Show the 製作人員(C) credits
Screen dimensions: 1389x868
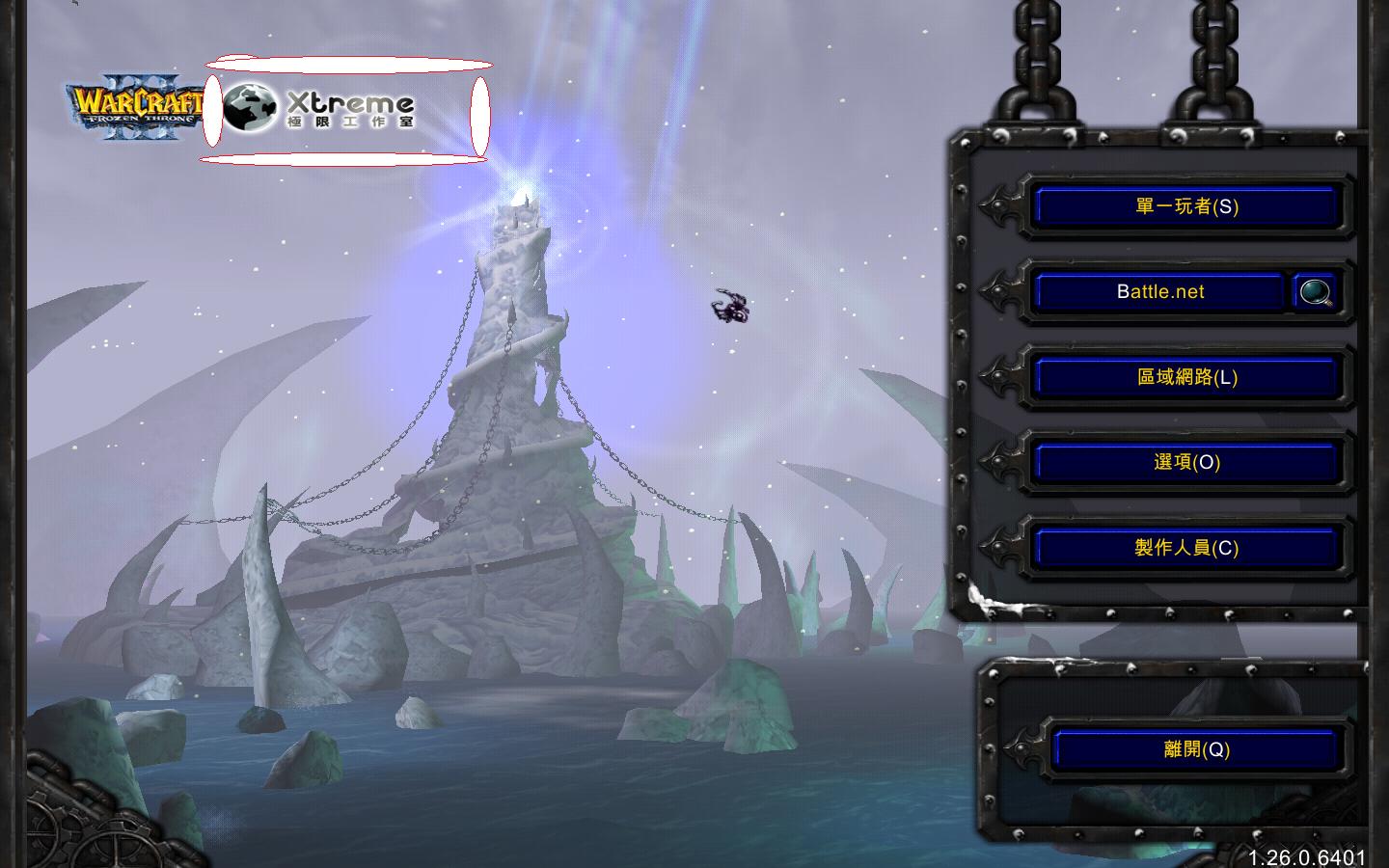pyautogui.click(x=1185, y=548)
